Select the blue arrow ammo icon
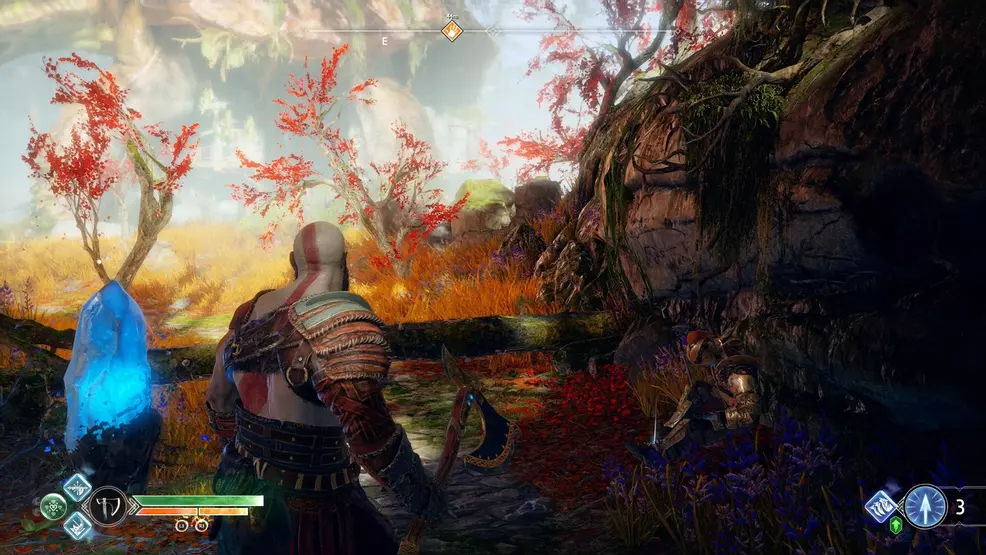This screenshot has height=555, width=986. 925,506
